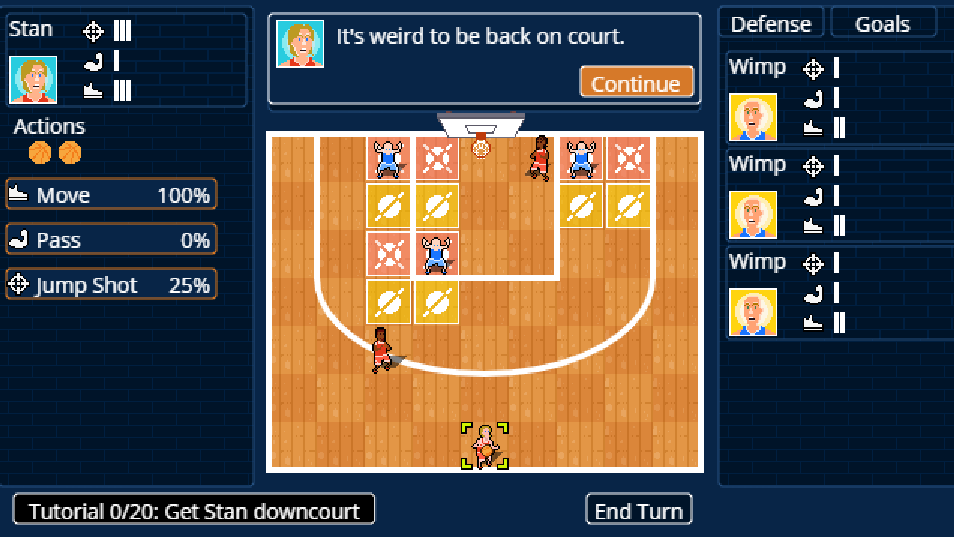
Task: Select Stan highlighted on the court
Action: pos(485,445)
